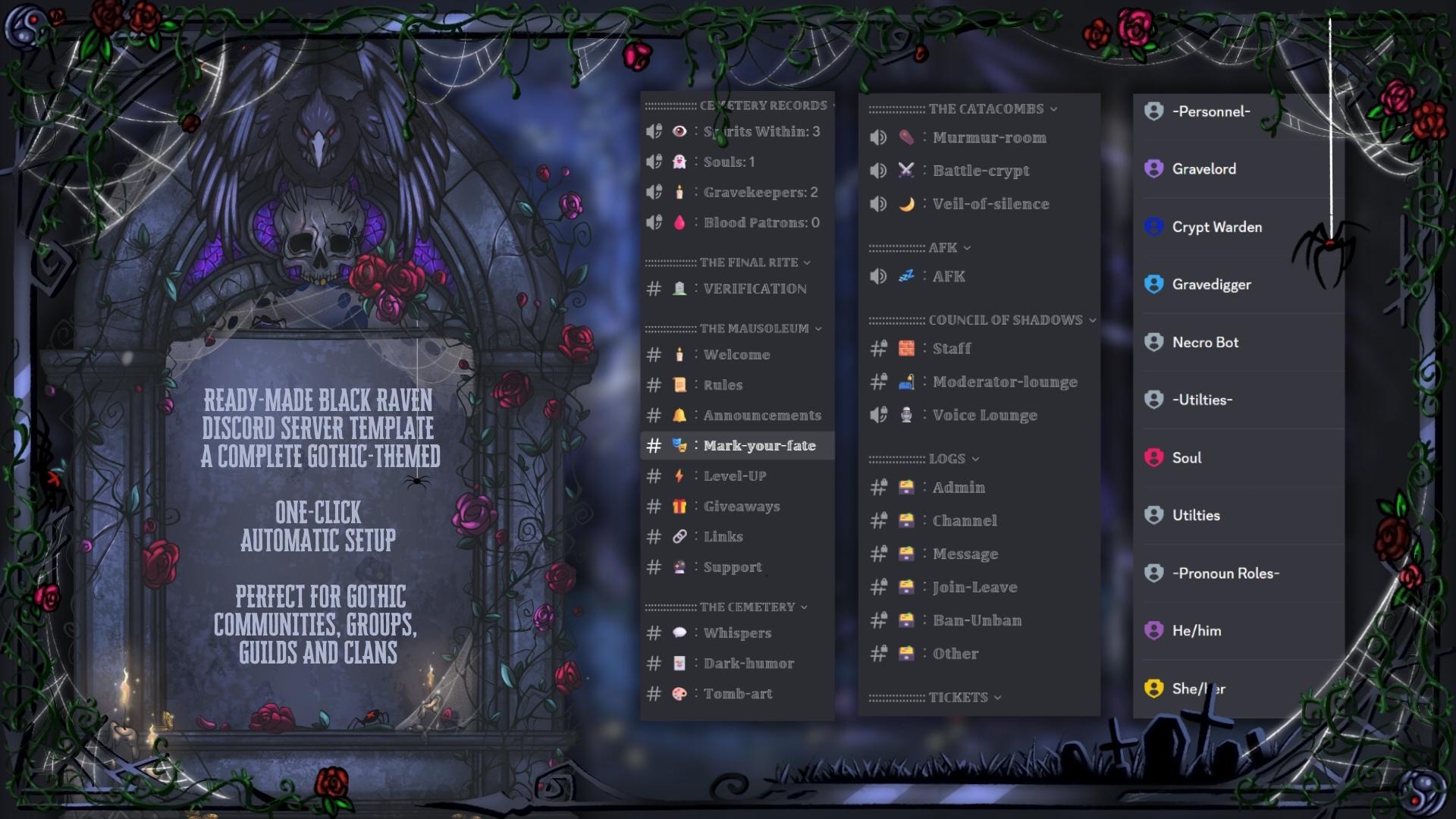Click the crescent-moon icon on Veil-of-silence

click(908, 203)
